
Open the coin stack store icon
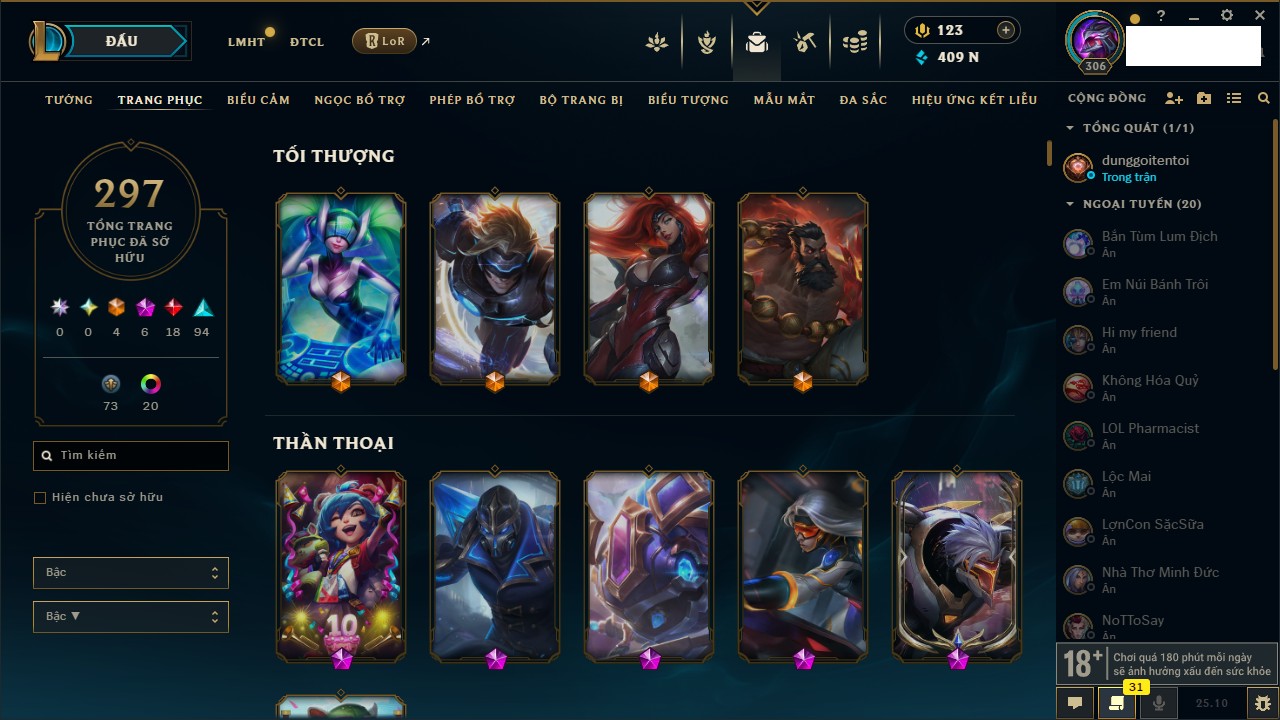(854, 42)
